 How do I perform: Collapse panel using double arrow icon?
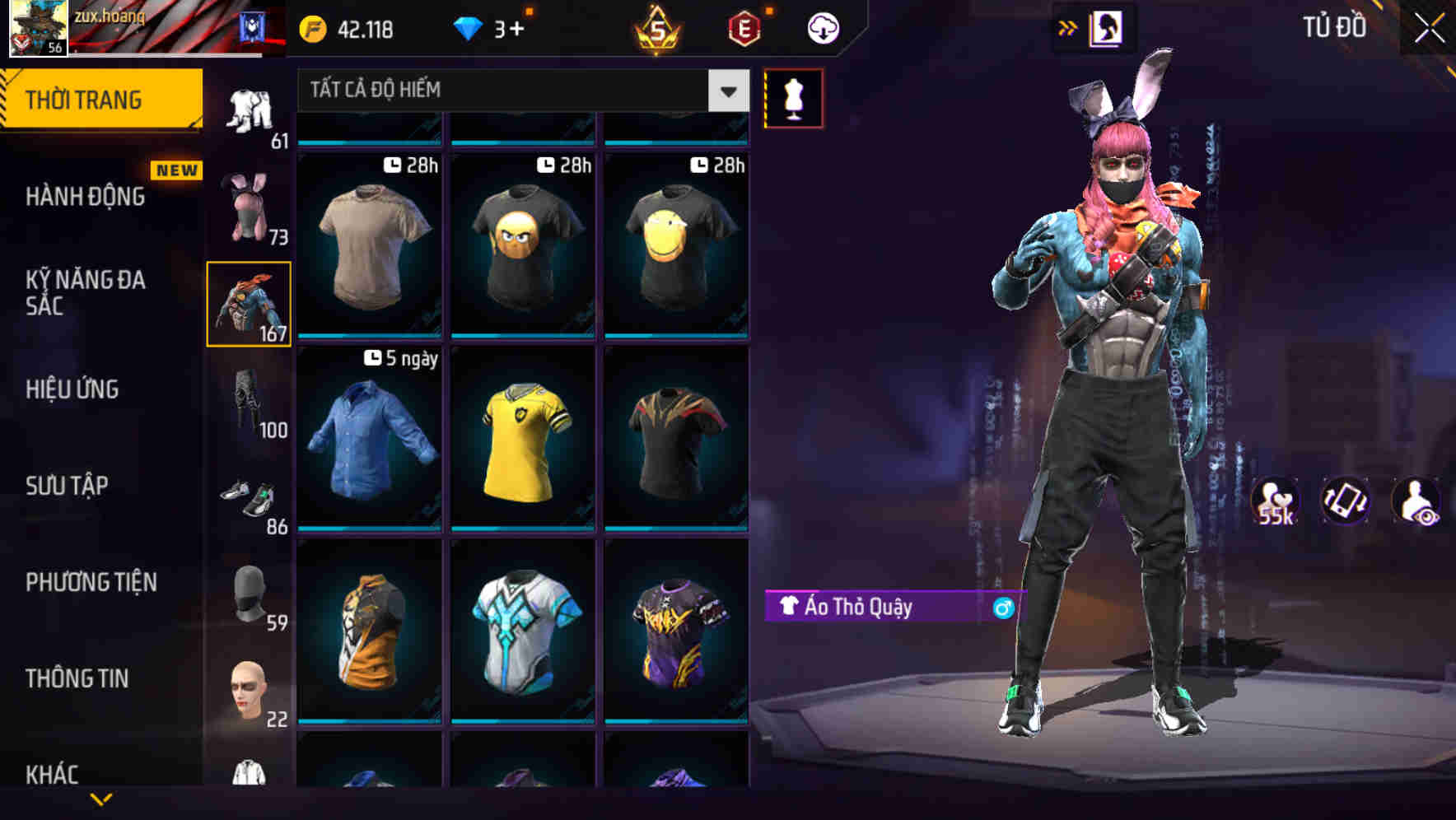tap(1066, 26)
